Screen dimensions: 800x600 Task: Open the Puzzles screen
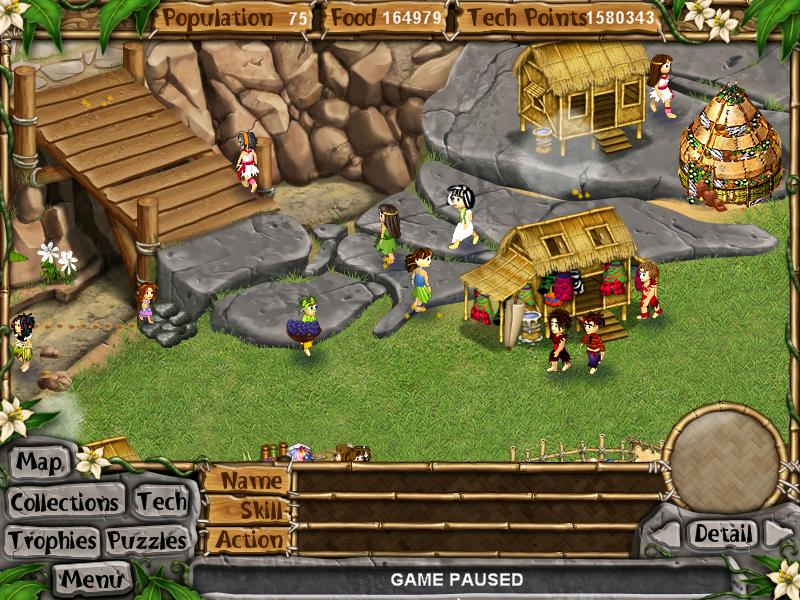[147, 541]
